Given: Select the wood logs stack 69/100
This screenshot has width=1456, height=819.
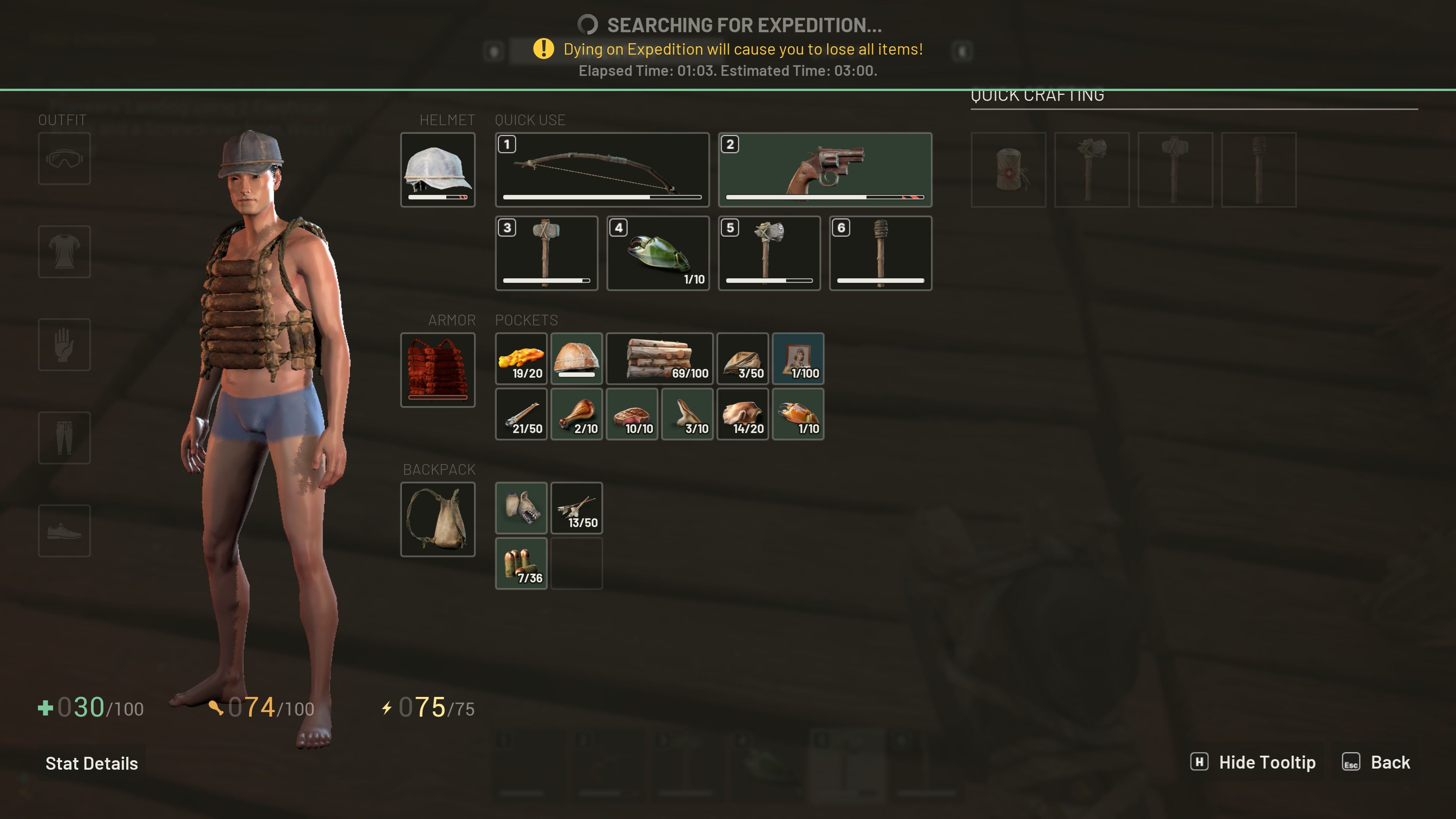Looking at the screenshot, I should pos(659,358).
